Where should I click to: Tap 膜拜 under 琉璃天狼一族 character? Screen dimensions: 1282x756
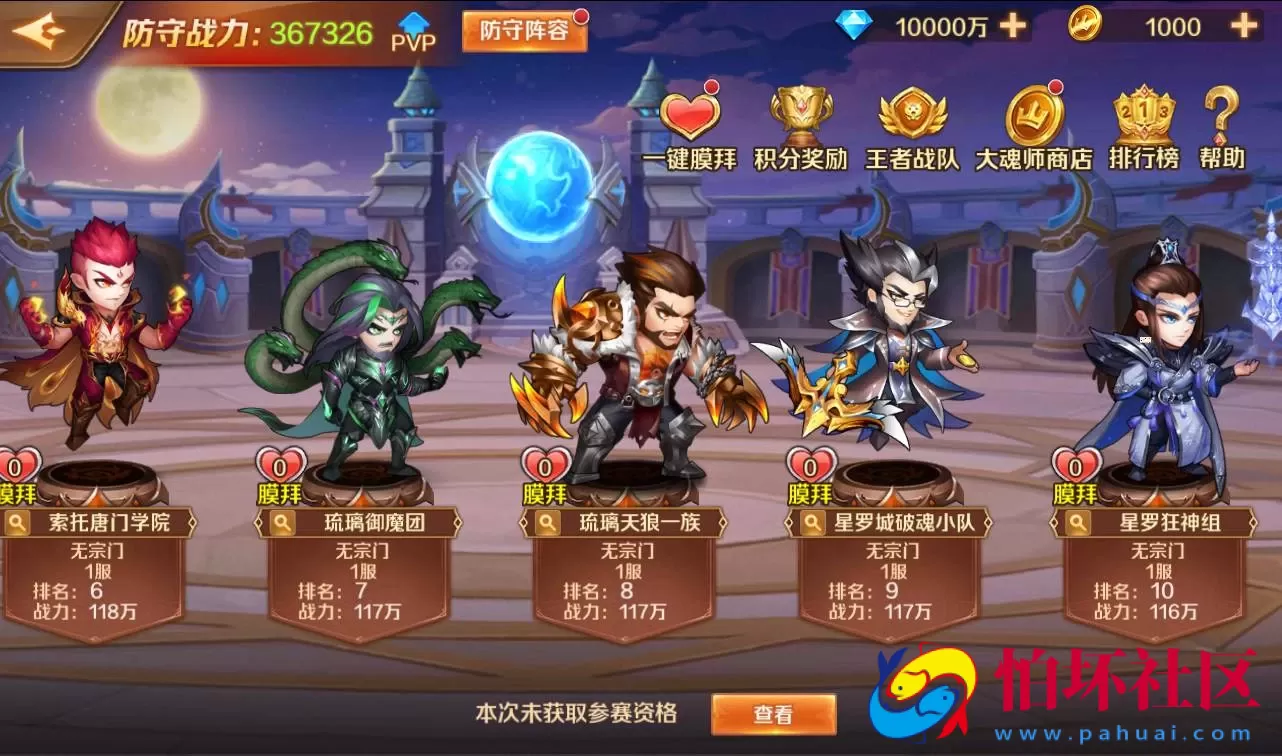coord(545,493)
